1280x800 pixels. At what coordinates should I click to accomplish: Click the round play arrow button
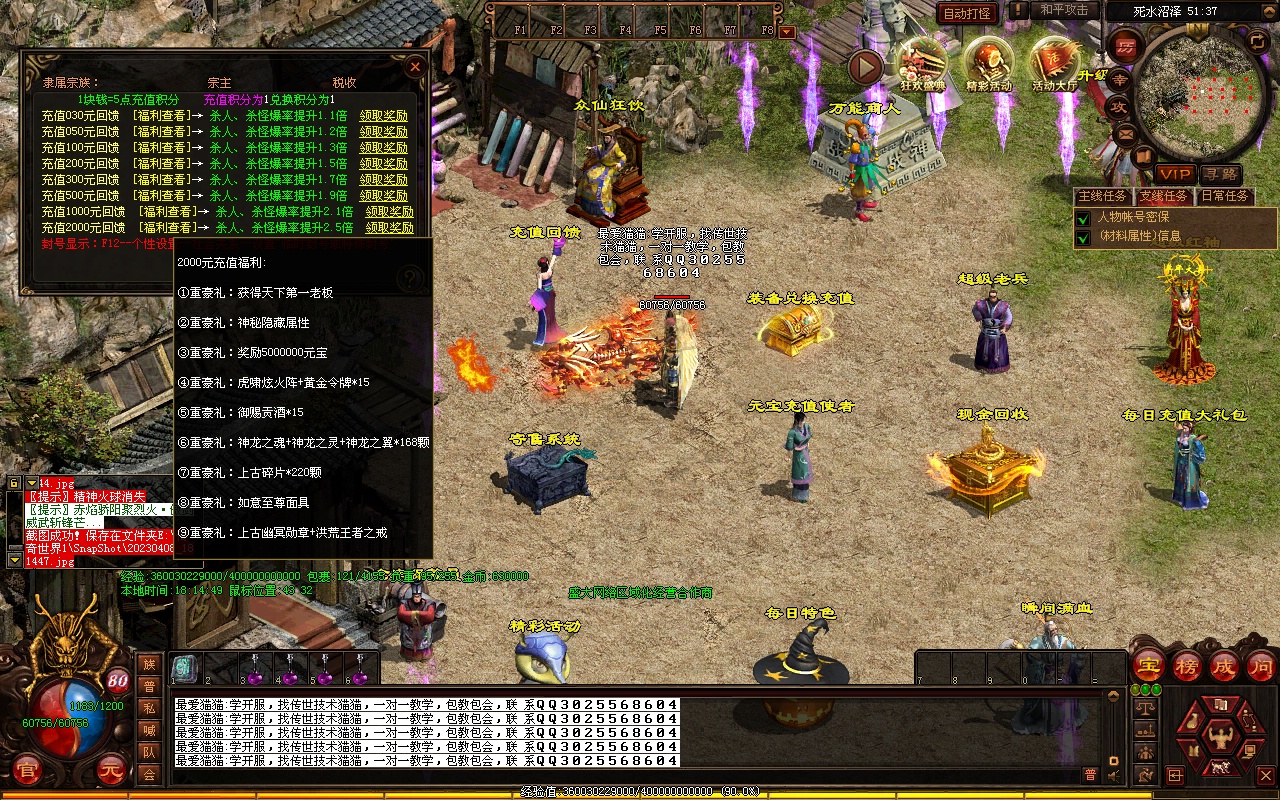point(866,67)
